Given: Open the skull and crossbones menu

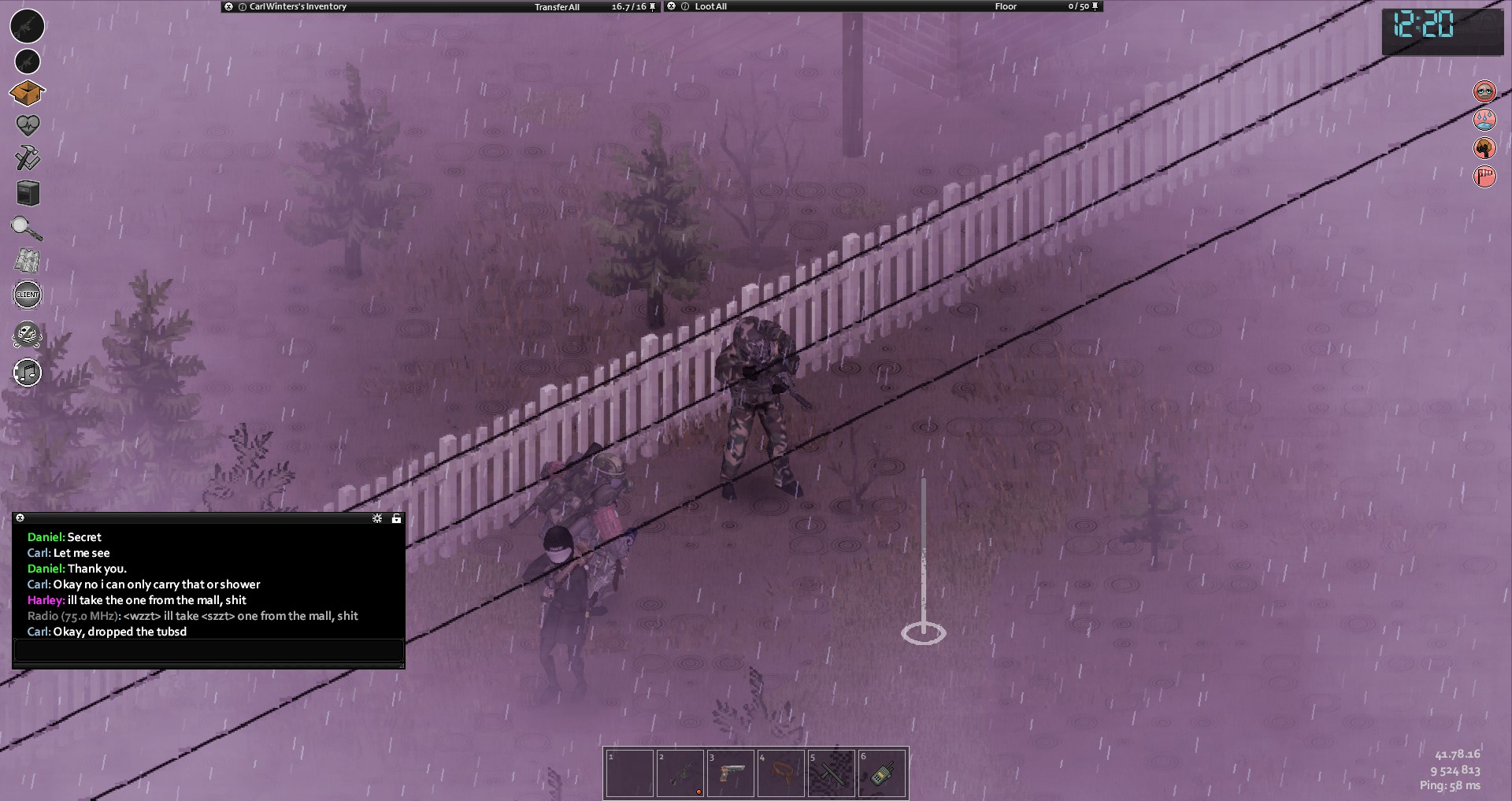Looking at the screenshot, I should tap(28, 336).
